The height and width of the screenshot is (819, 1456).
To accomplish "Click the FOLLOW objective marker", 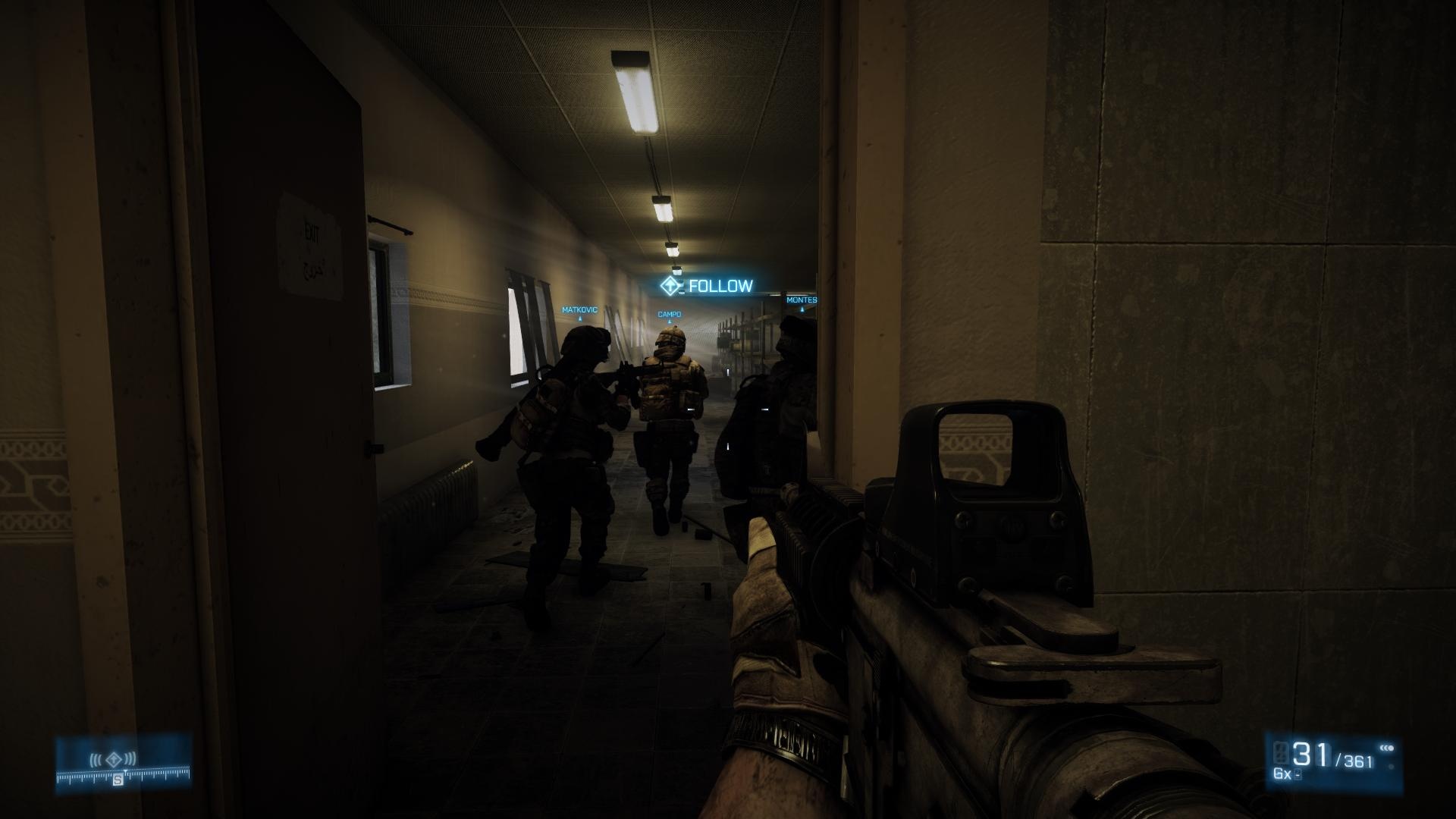I will (x=706, y=286).
